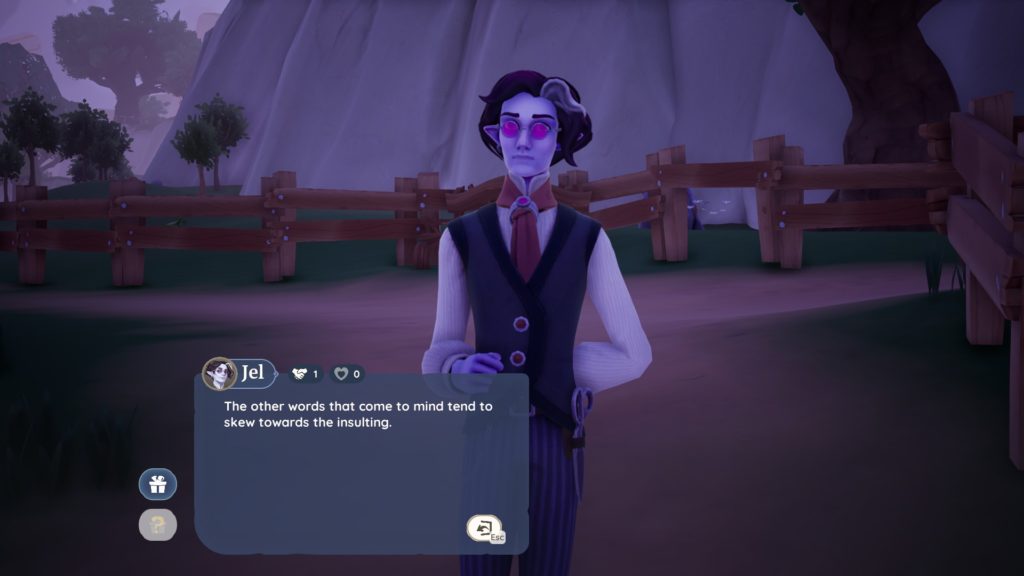
Task: Click Jel's portrait icon
Action: (x=218, y=374)
